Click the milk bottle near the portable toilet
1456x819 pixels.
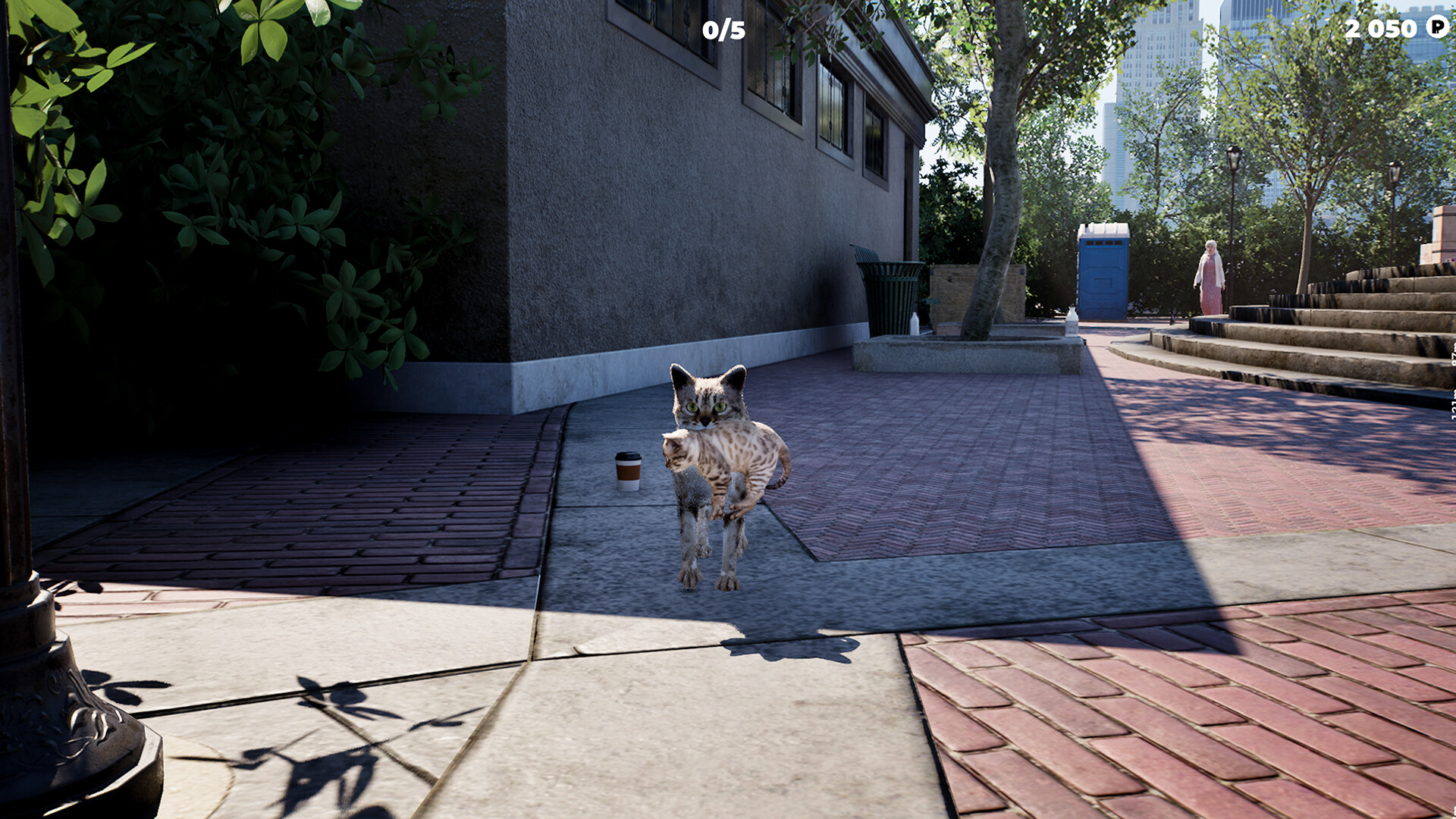tap(1072, 322)
